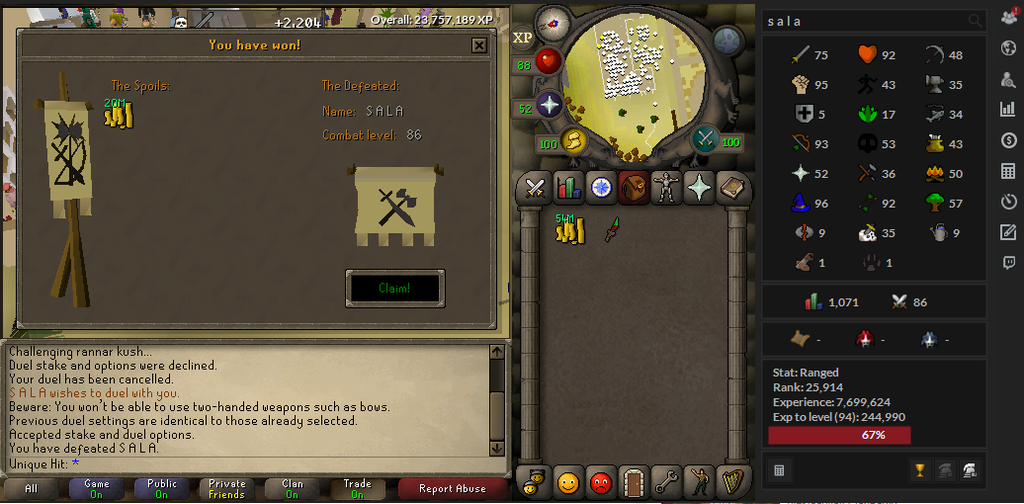Toggle the XP drops button
The width and height of the screenshot is (1024, 504).
point(523,39)
